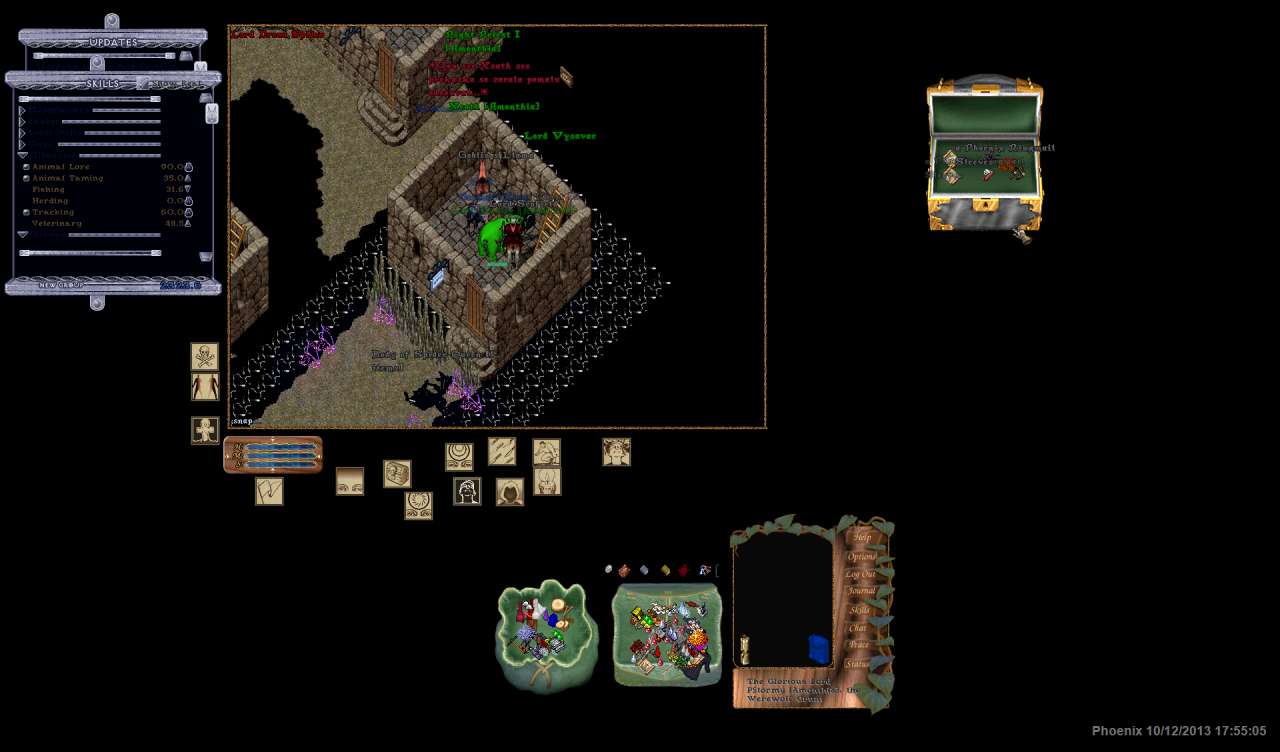Click the Updates scroll title bar
Screen dimensions: 1280x752
pos(113,42)
